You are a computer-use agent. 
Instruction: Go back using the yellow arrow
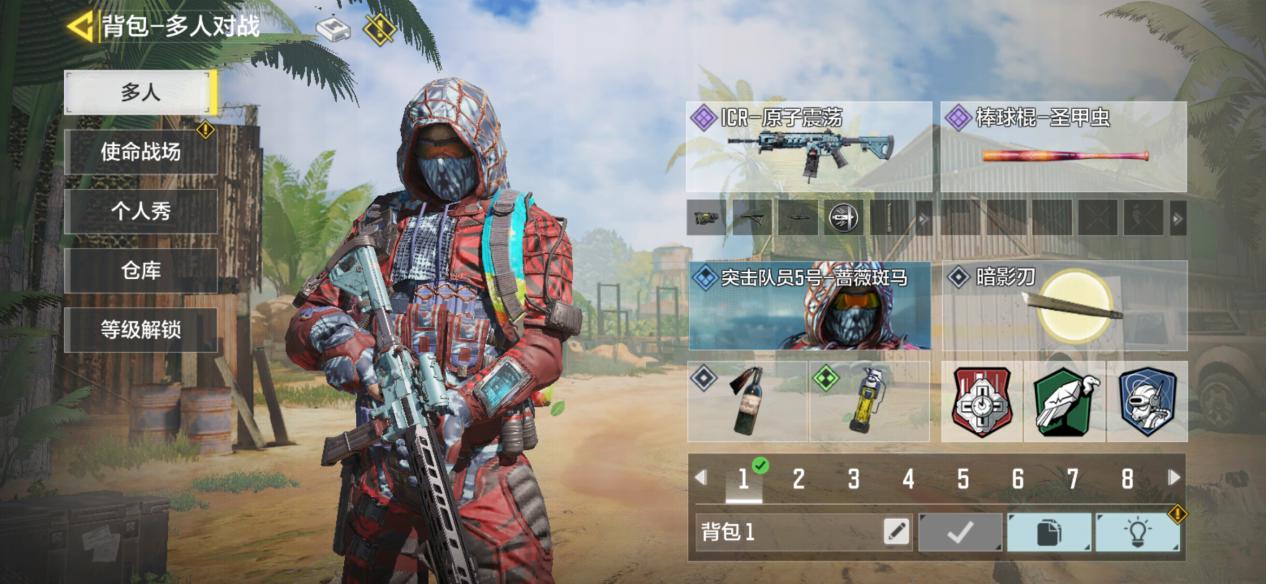[x=80, y=26]
